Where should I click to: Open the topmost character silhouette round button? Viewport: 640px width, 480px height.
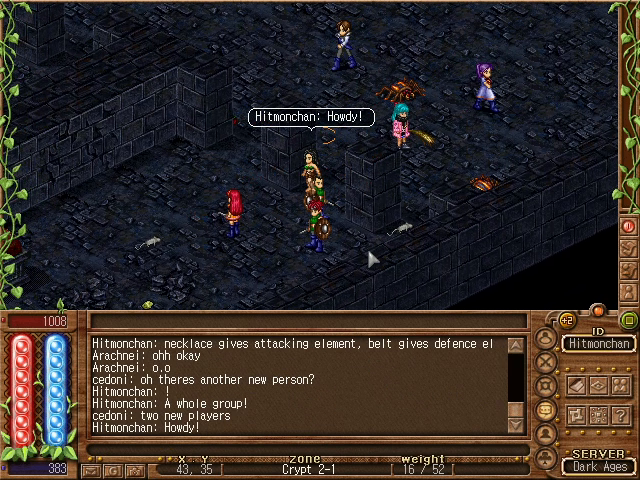point(546,337)
